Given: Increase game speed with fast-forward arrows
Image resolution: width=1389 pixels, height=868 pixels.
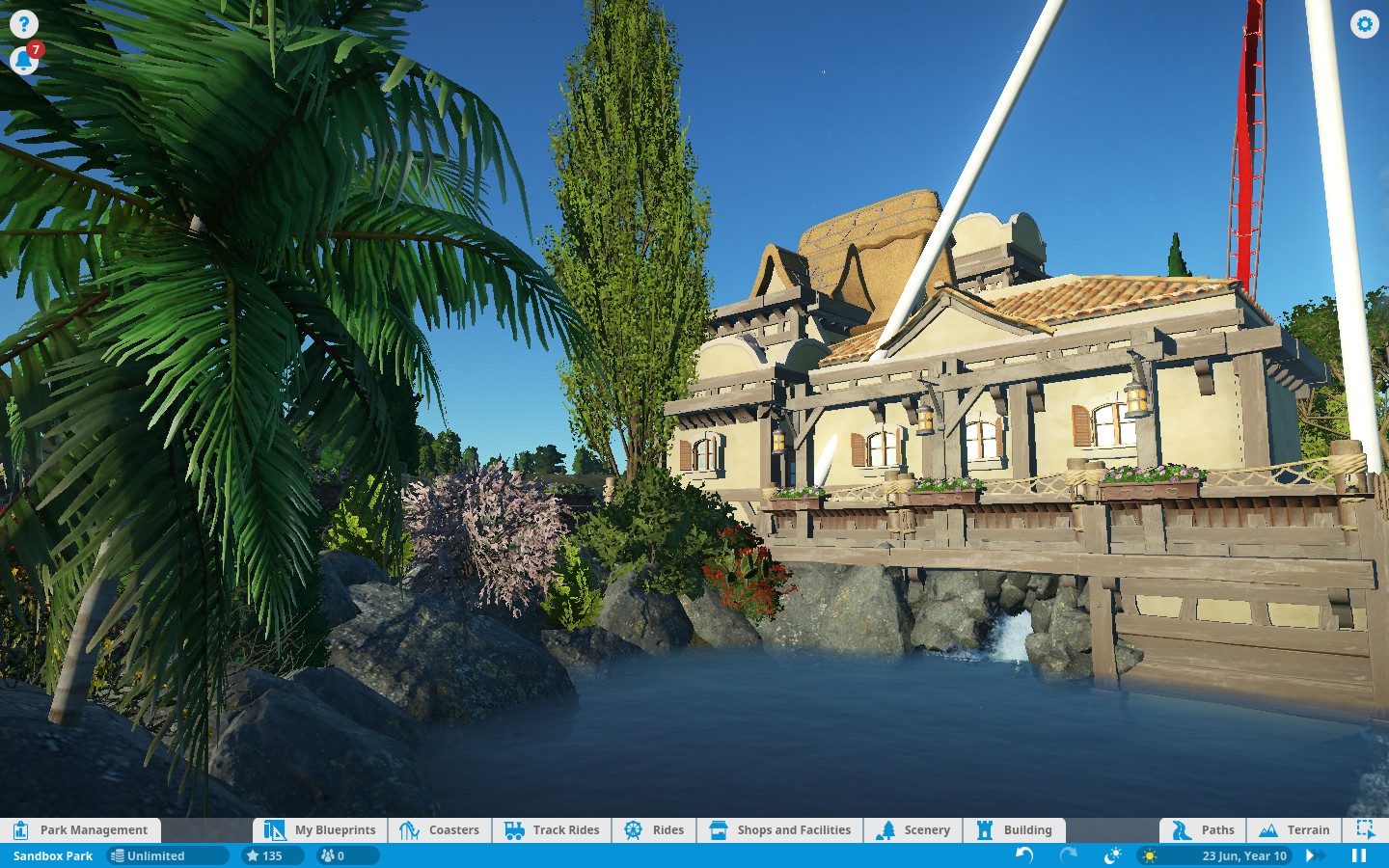Looking at the screenshot, I should tap(1315, 855).
